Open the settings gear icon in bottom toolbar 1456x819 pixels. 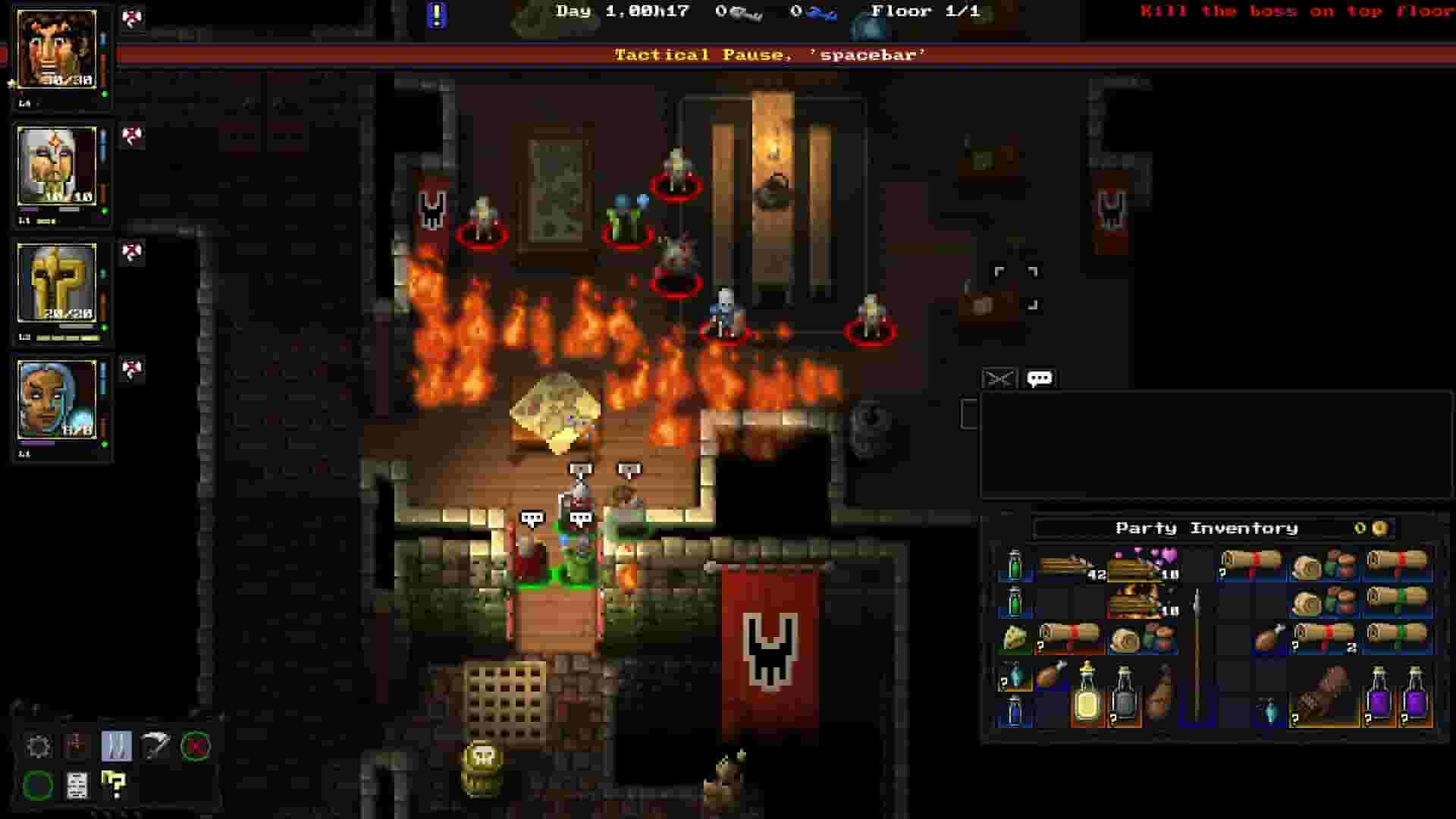point(38,745)
